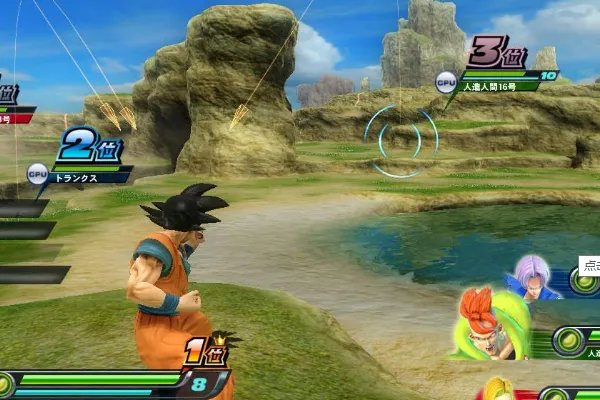This screenshot has height=400, width=600.
Task: Click the senzu bean icon beside Trunks
Action: tap(585, 283)
